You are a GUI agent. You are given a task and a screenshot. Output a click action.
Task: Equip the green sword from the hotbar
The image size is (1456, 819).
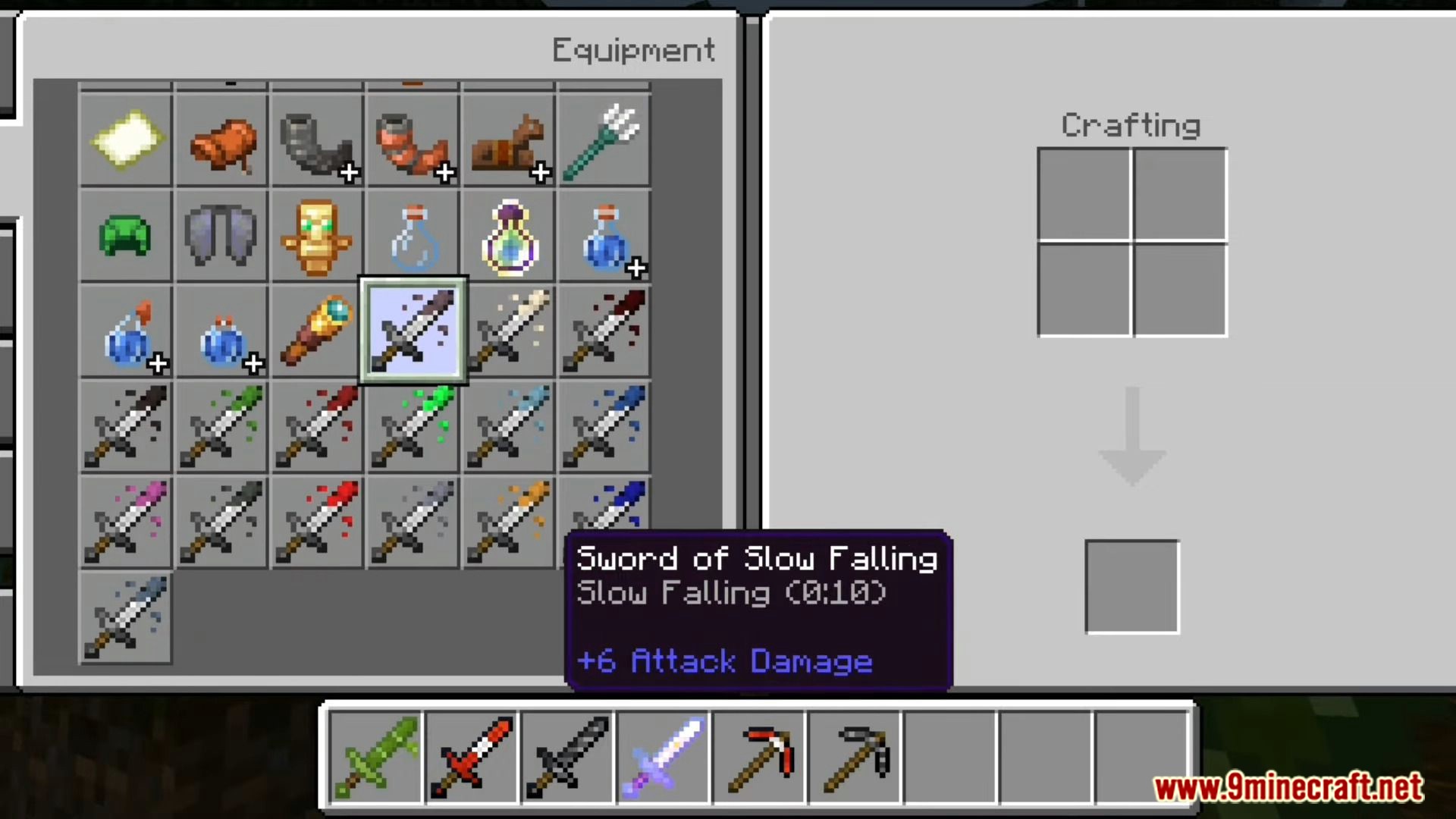click(377, 758)
